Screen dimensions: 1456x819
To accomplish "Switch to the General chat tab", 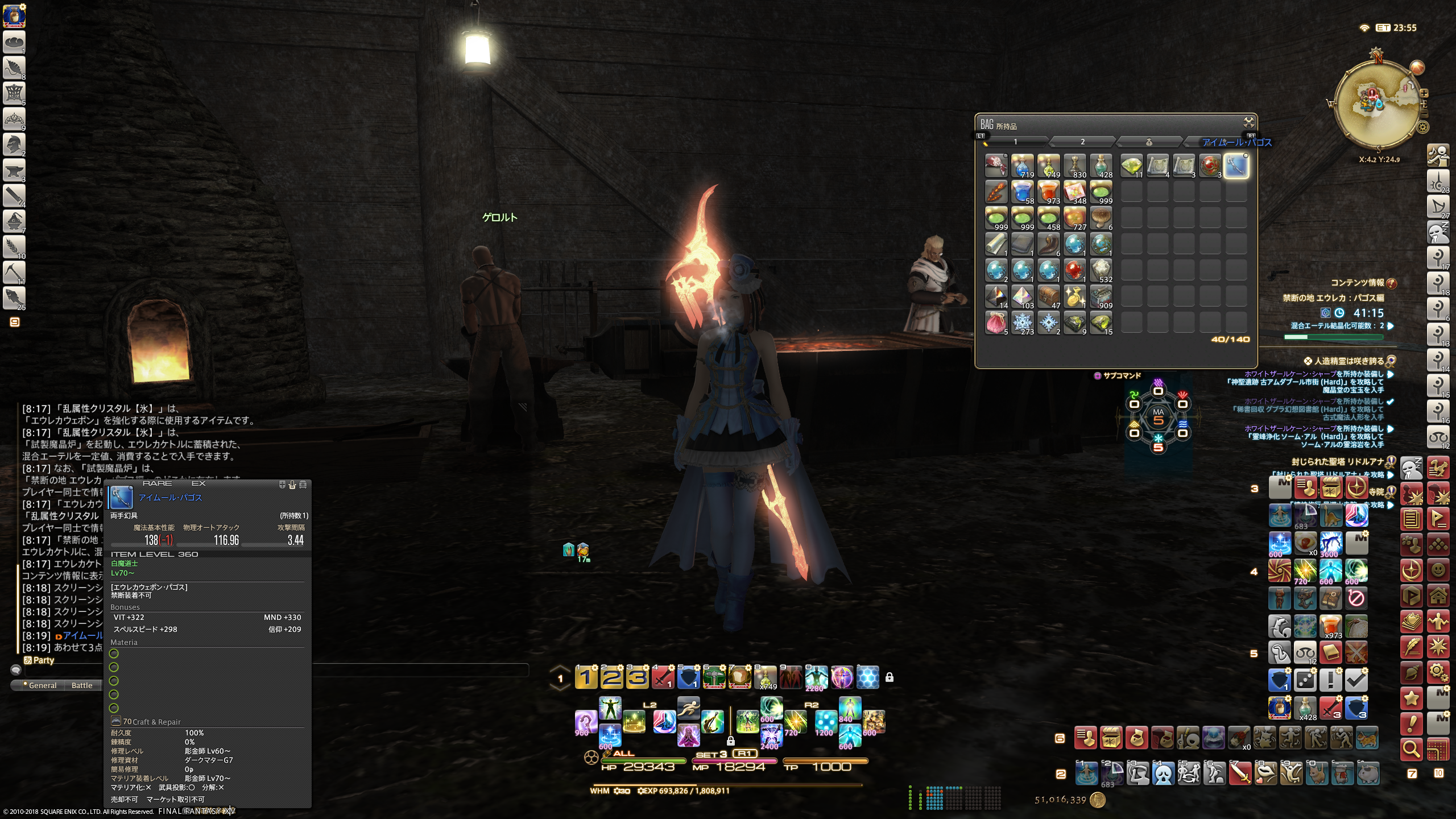I will (x=42, y=685).
